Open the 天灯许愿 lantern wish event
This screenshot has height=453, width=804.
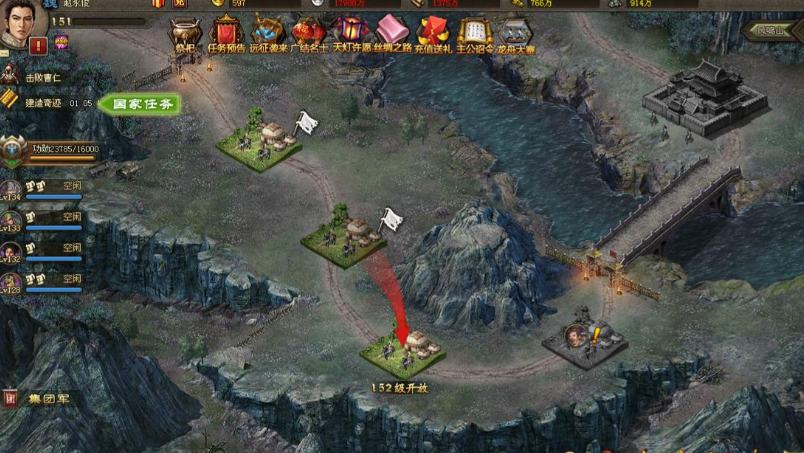[350, 34]
